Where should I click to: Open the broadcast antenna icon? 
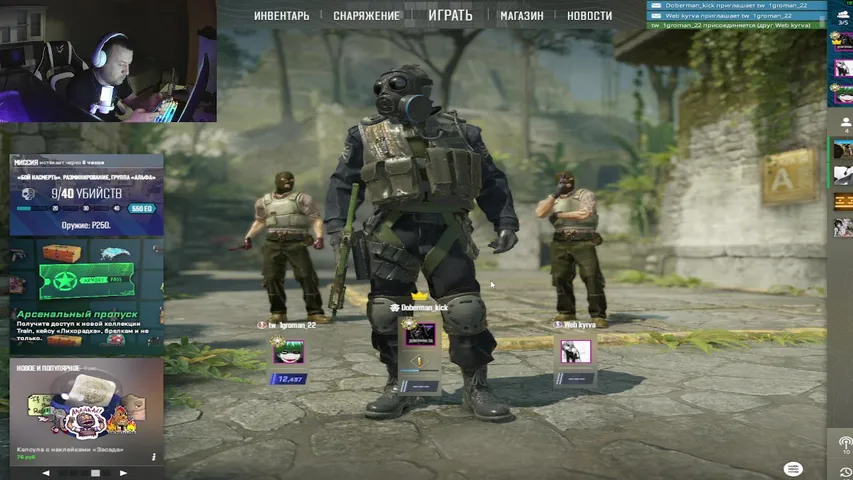[x=845, y=443]
